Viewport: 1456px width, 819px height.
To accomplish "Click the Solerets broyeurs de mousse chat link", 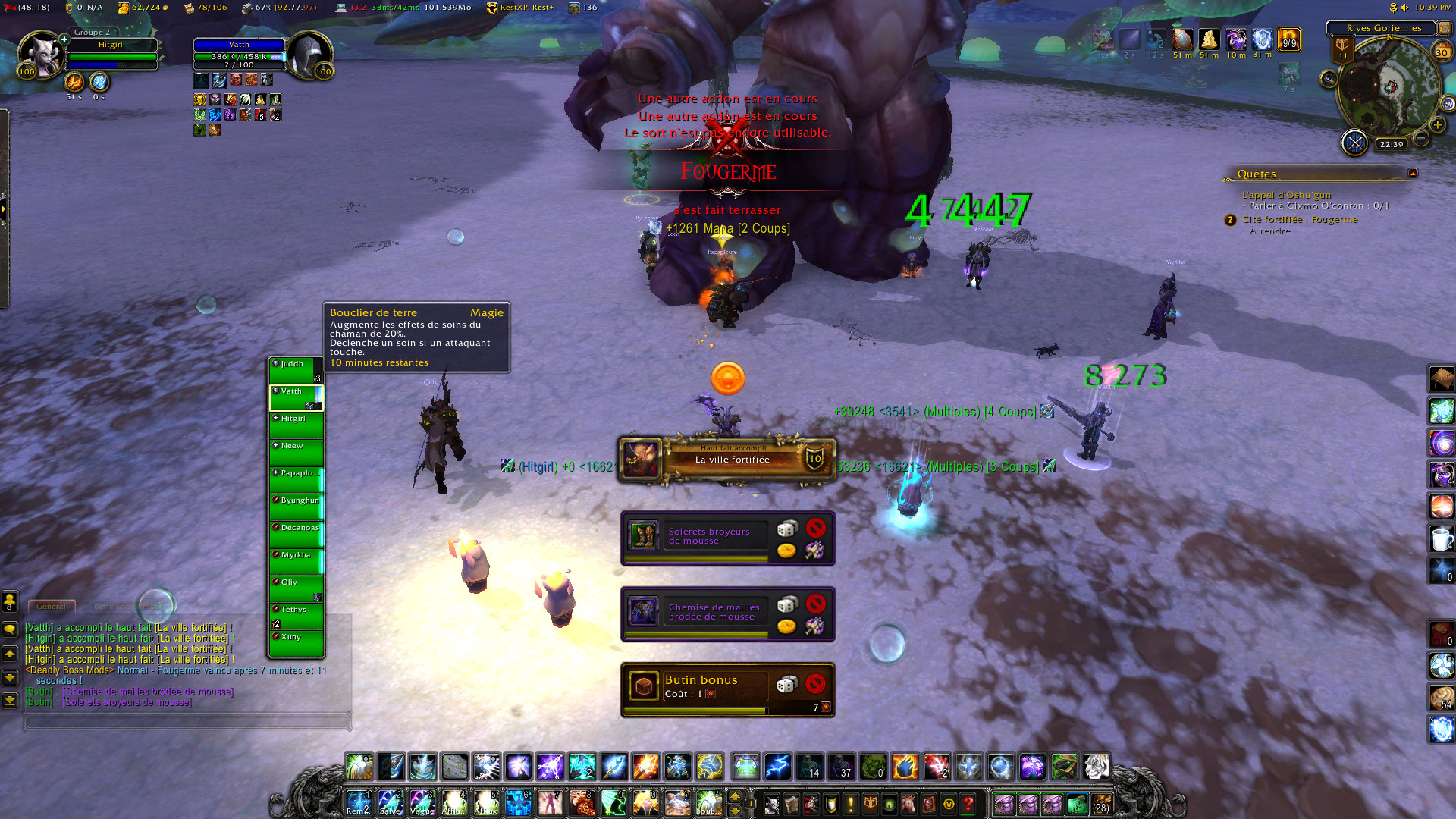I will pos(127,702).
